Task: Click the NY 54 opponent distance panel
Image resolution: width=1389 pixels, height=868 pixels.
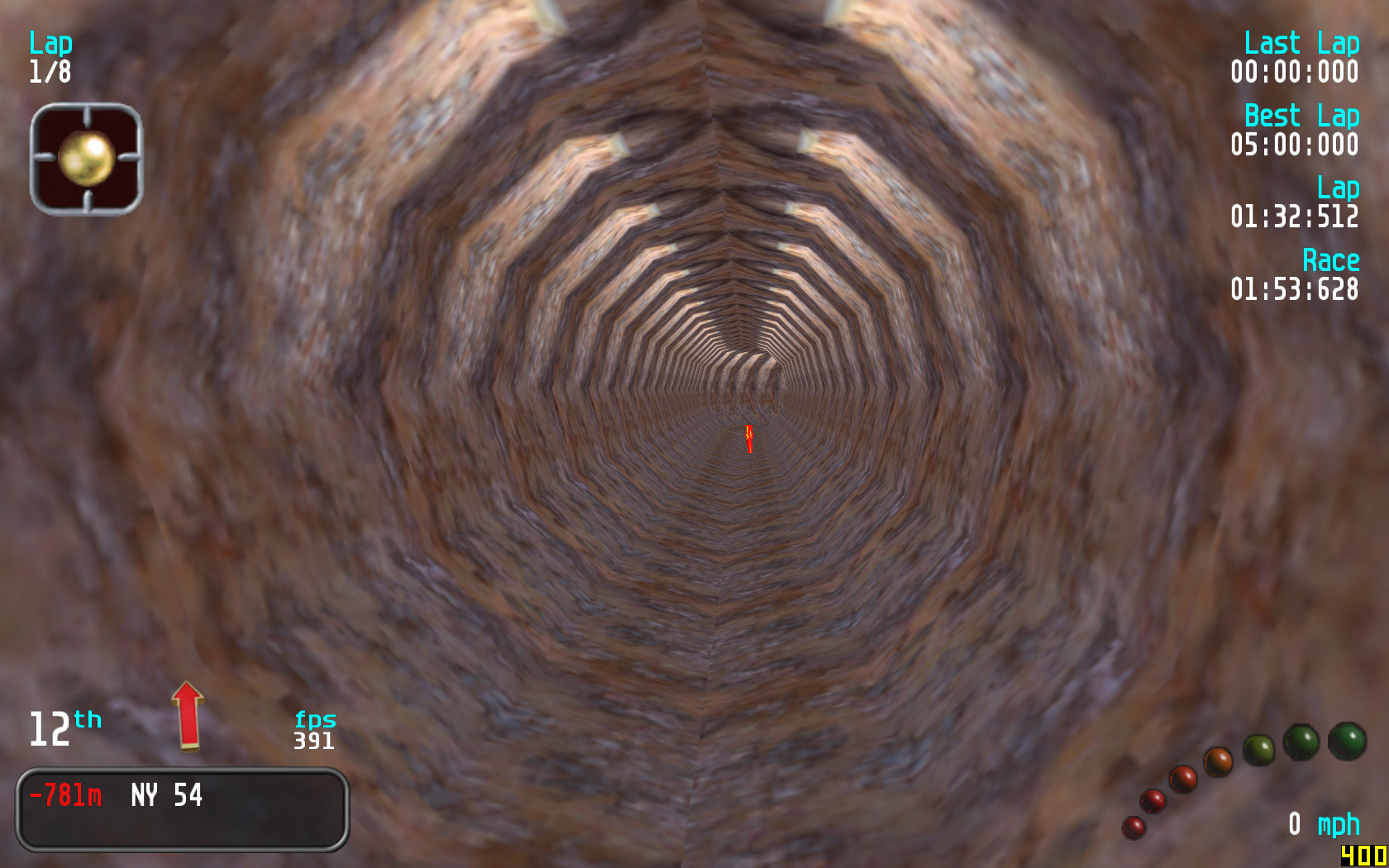Action: tap(182, 808)
